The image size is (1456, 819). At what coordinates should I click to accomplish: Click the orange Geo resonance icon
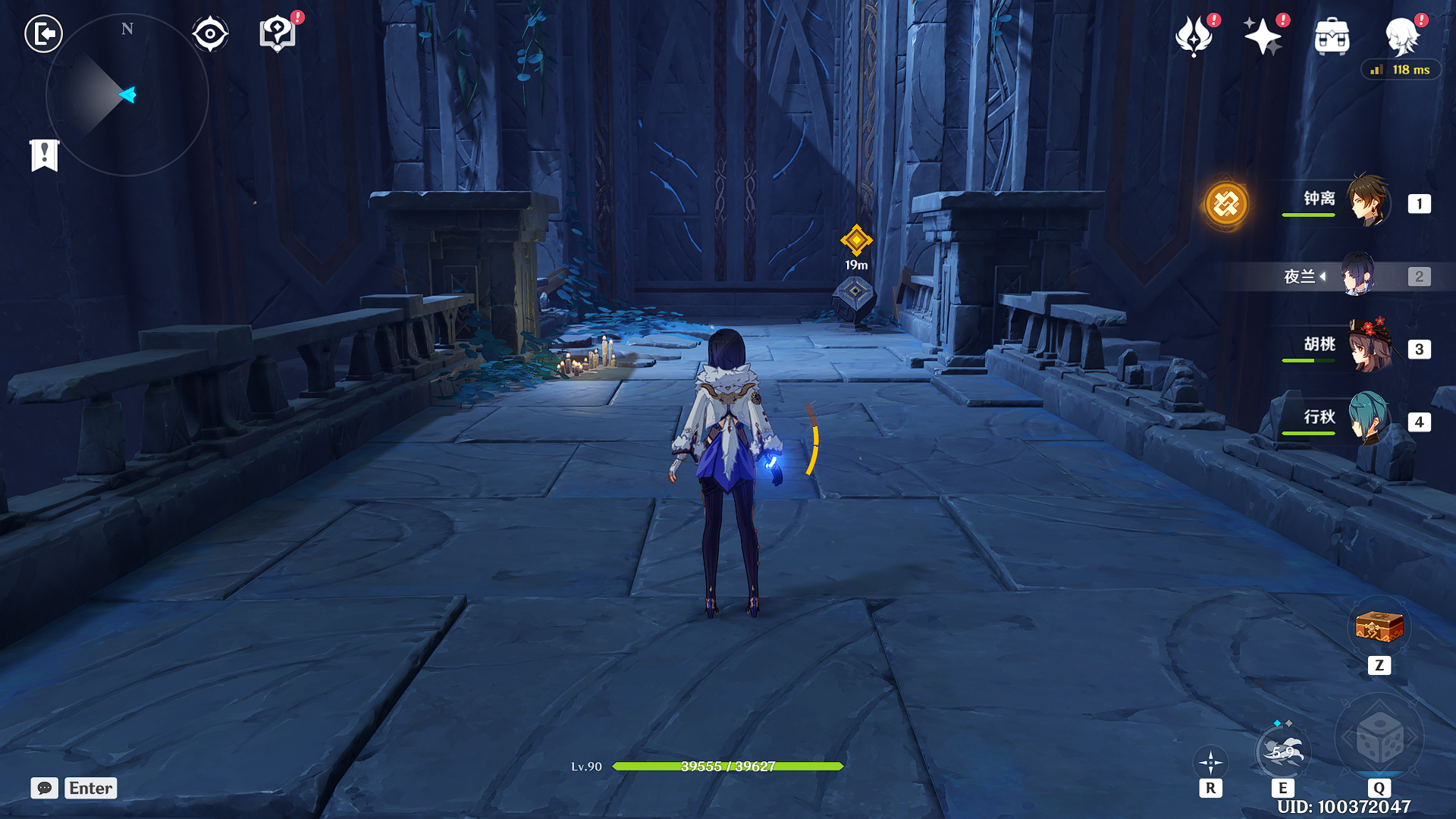1225,204
